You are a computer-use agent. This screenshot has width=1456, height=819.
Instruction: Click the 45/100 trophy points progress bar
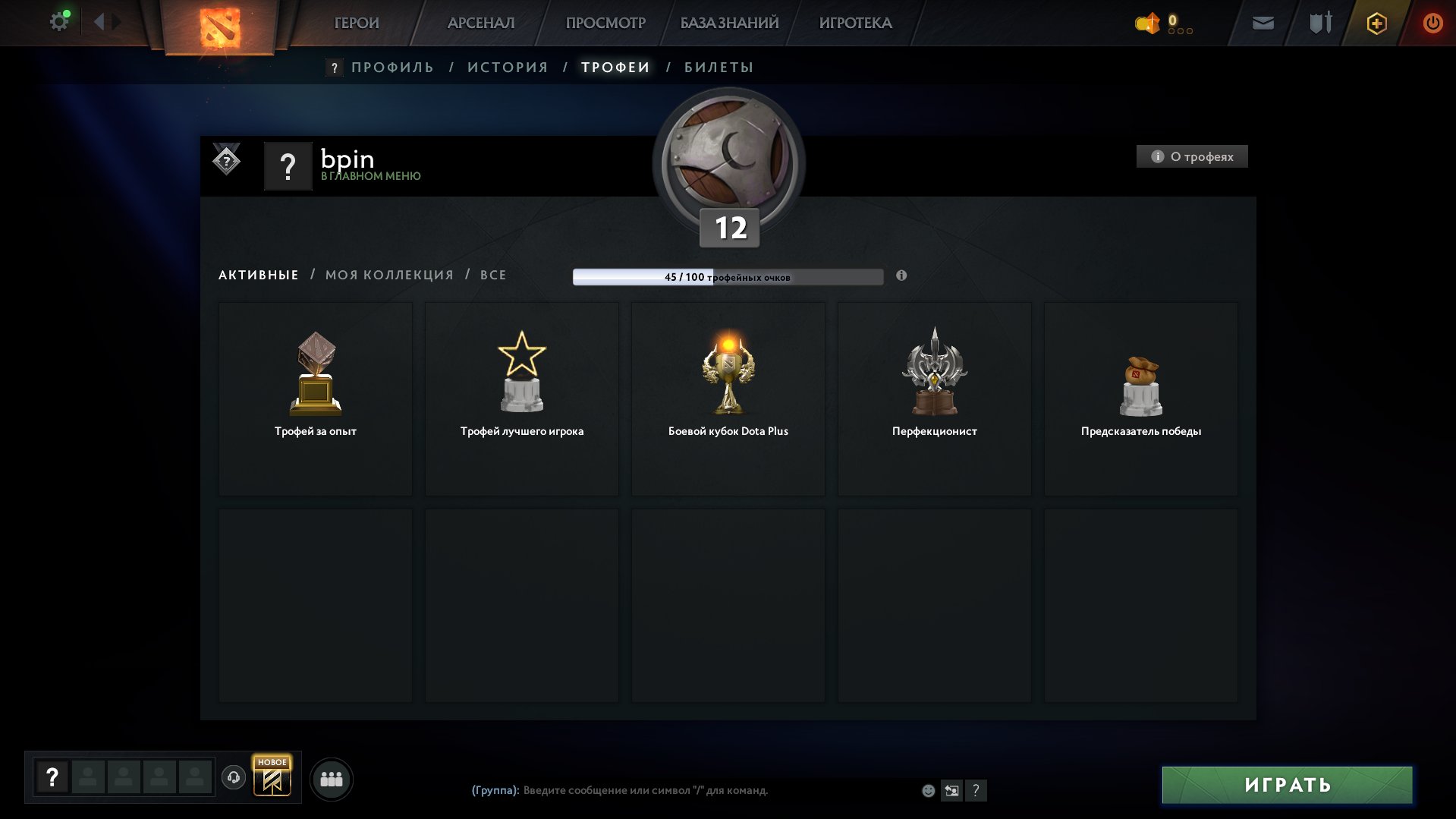point(728,277)
